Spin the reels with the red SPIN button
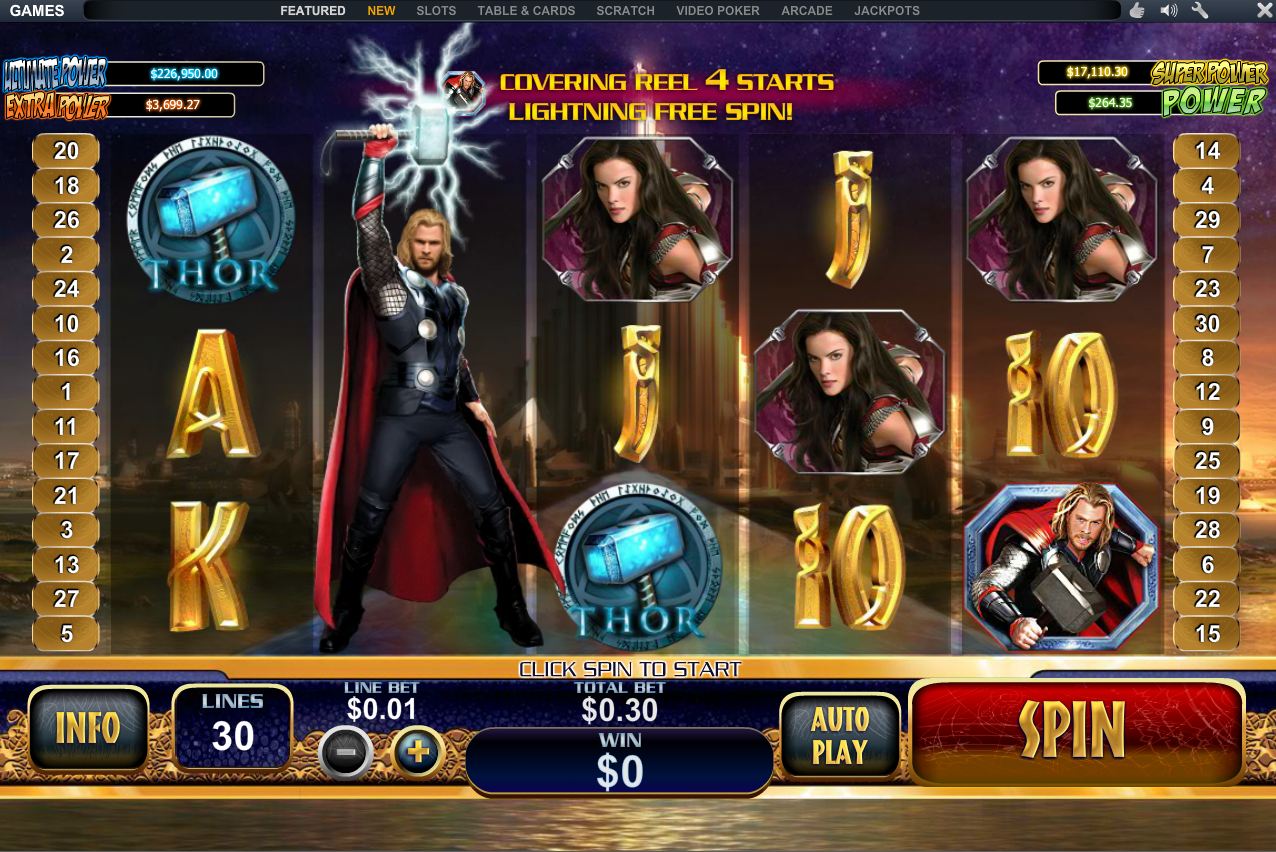 [x=1076, y=730]
